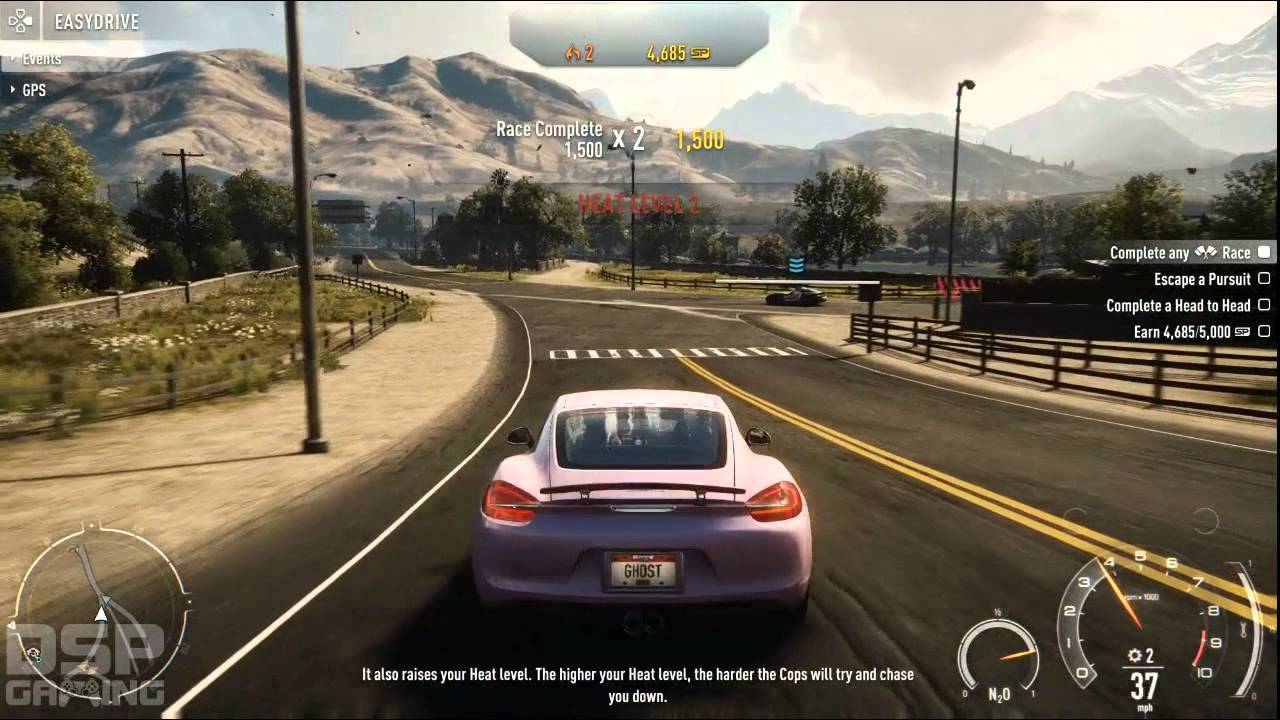Click the EasyDrive d-pad icon

point(18,20)
